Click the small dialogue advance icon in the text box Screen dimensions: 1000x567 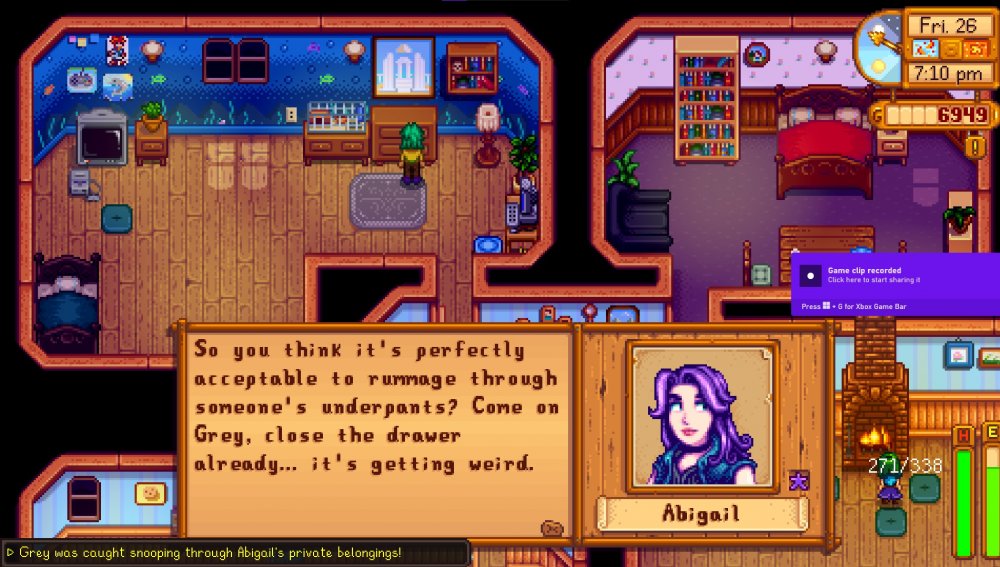pyautogui.click(x=551, y=528)
